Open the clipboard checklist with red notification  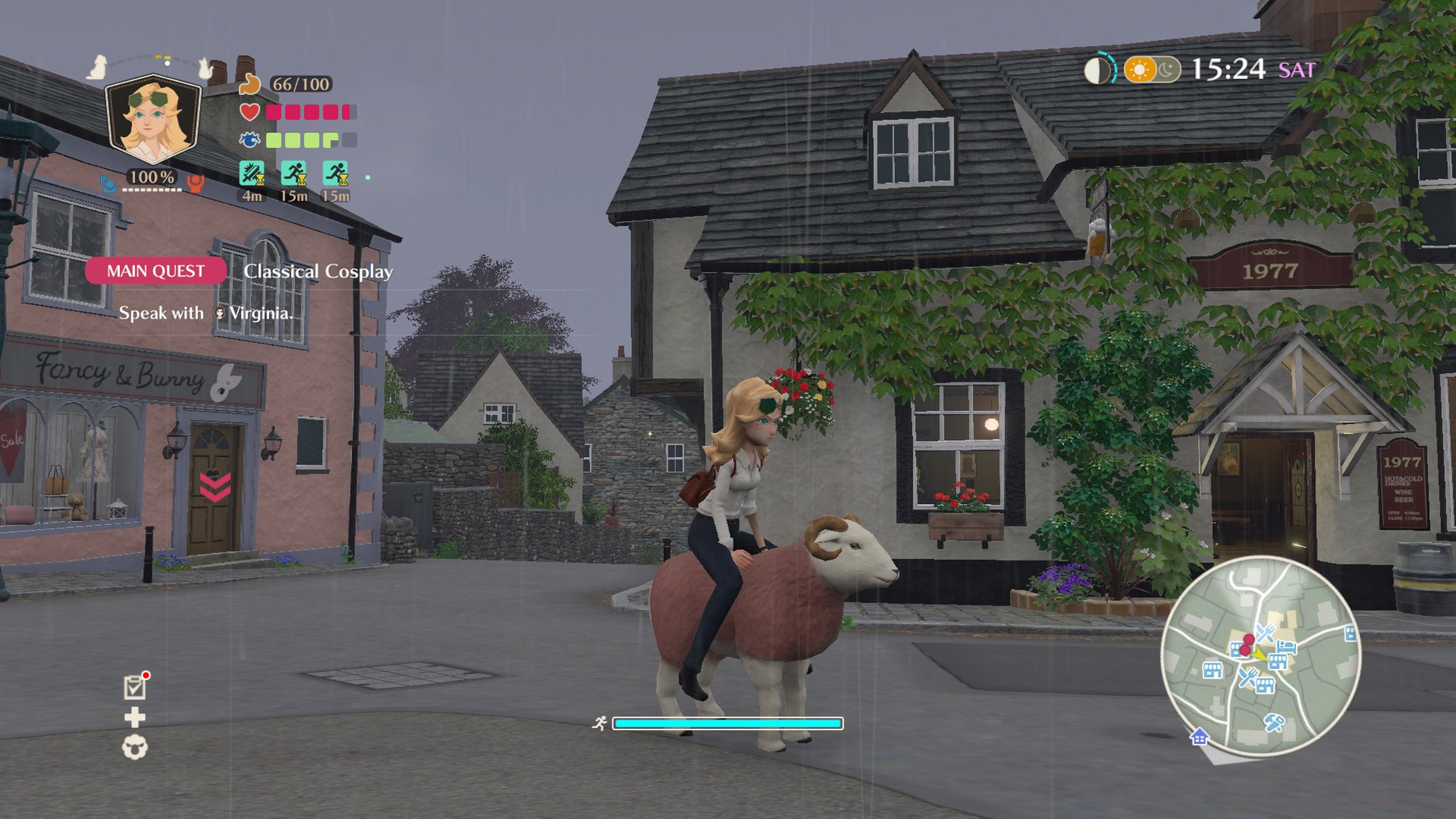pyautogui.click(x=134, y=687)
